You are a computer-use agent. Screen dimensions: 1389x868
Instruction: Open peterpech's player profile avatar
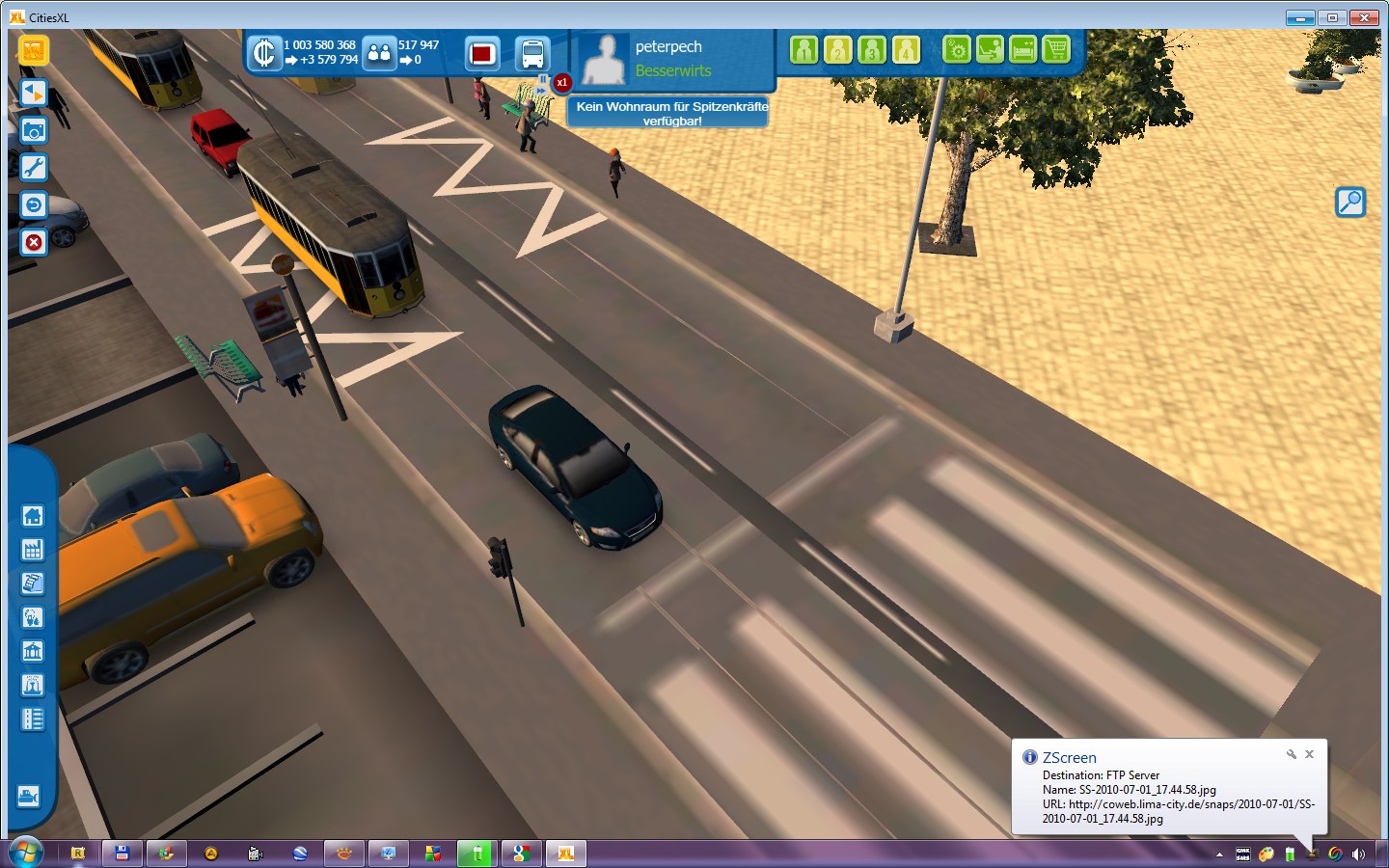pyautogui.click(x=605, y=60)
